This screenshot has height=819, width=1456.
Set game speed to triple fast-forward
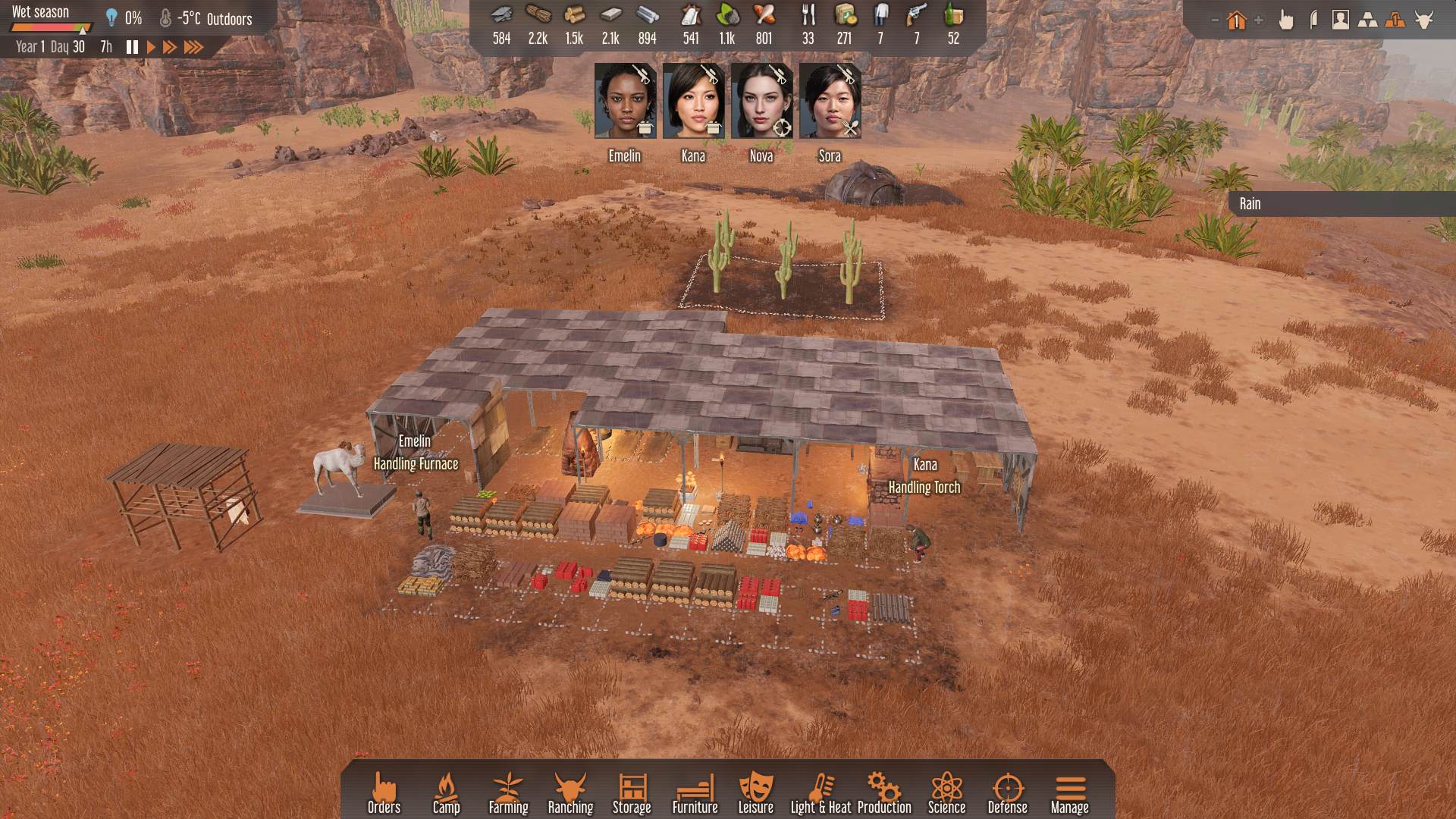click(194, 47)
